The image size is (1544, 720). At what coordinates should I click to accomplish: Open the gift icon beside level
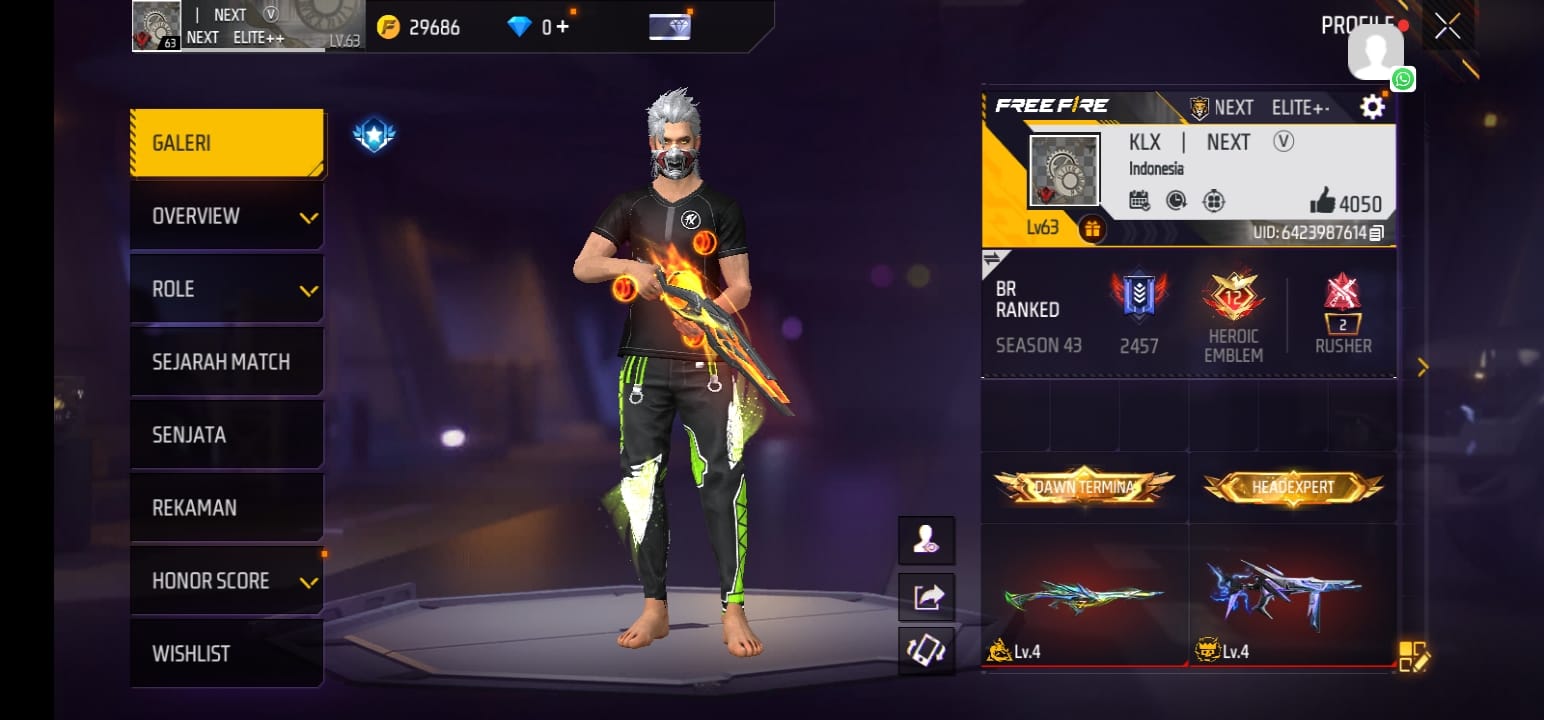1091,229
